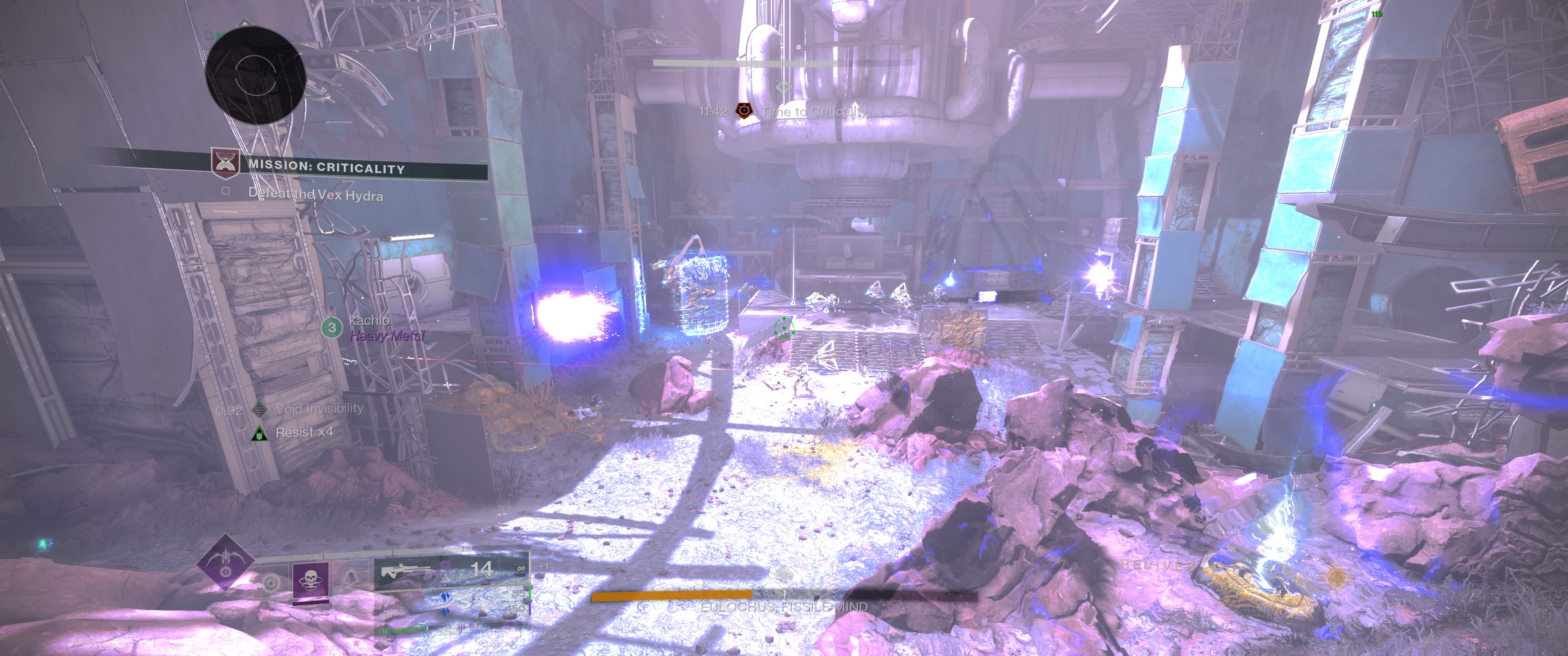Open the Mission: Criticality objective tracker
This screenshot has width=1568, height=656.
[x=325, y=167]
